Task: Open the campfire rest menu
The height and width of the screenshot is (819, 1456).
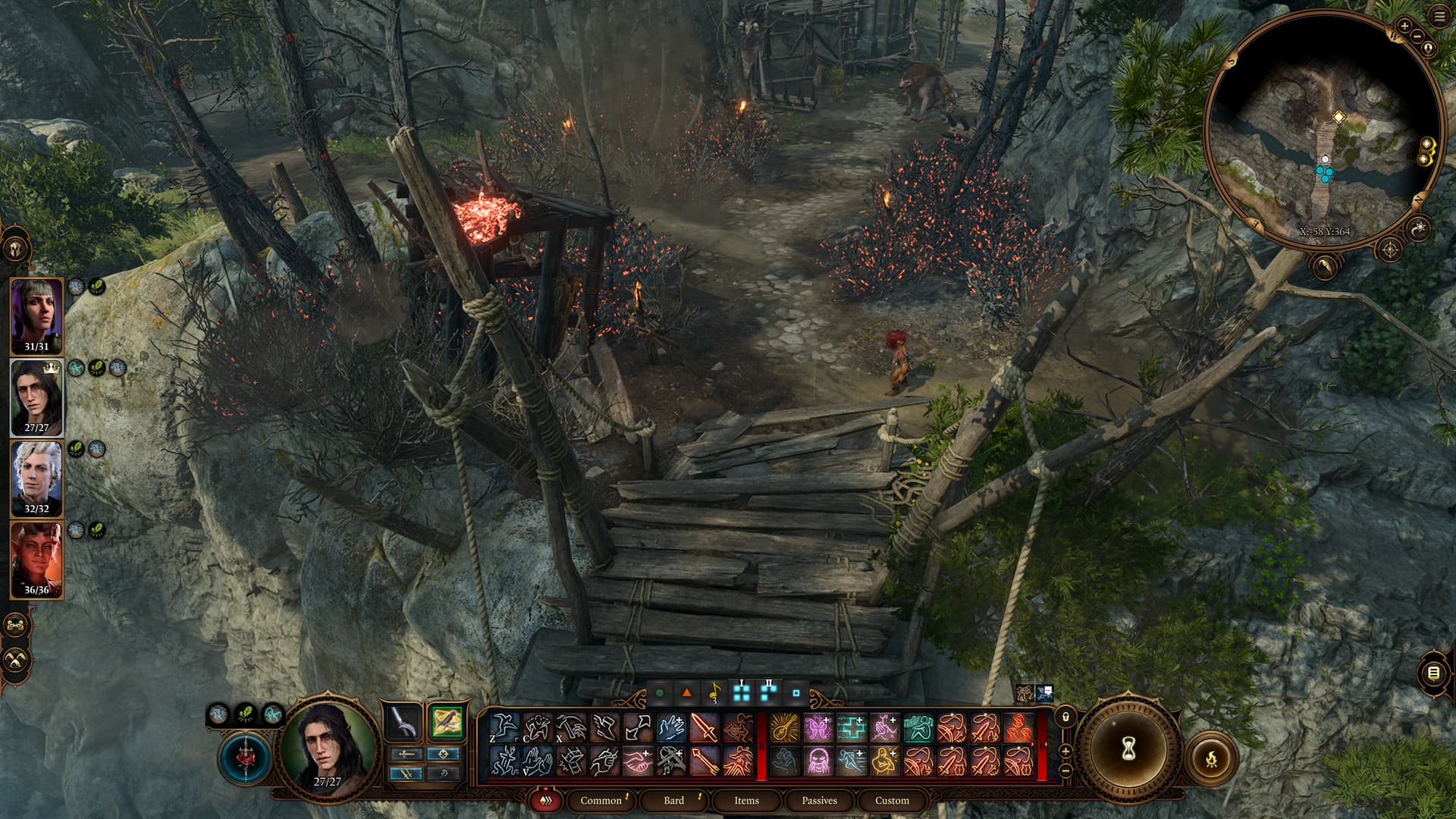Action: pyautogui.click(x=1211, y=757)
